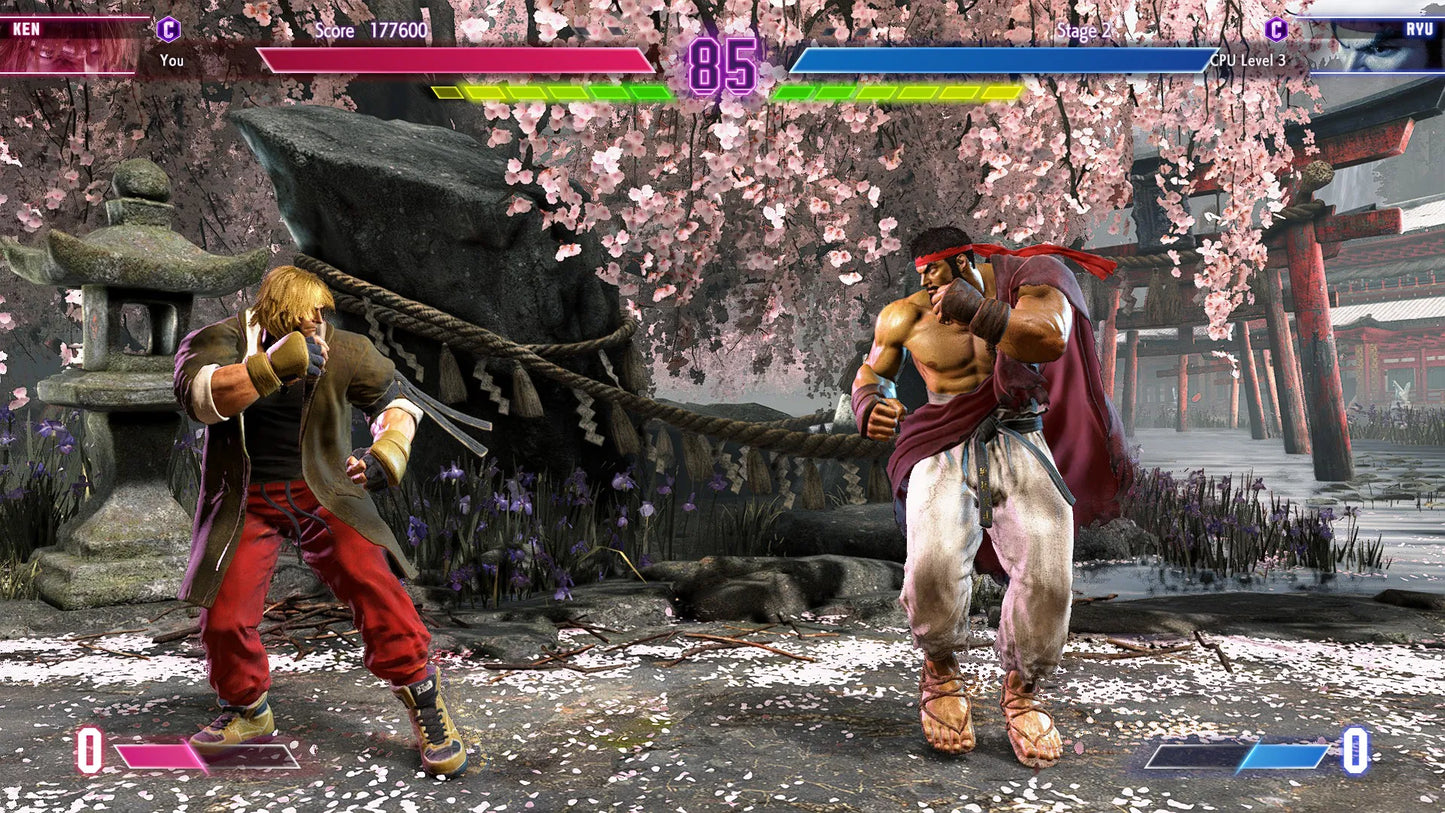
Task: Click Ken's Classic control type badge
Action: click(x=170, y=30)
